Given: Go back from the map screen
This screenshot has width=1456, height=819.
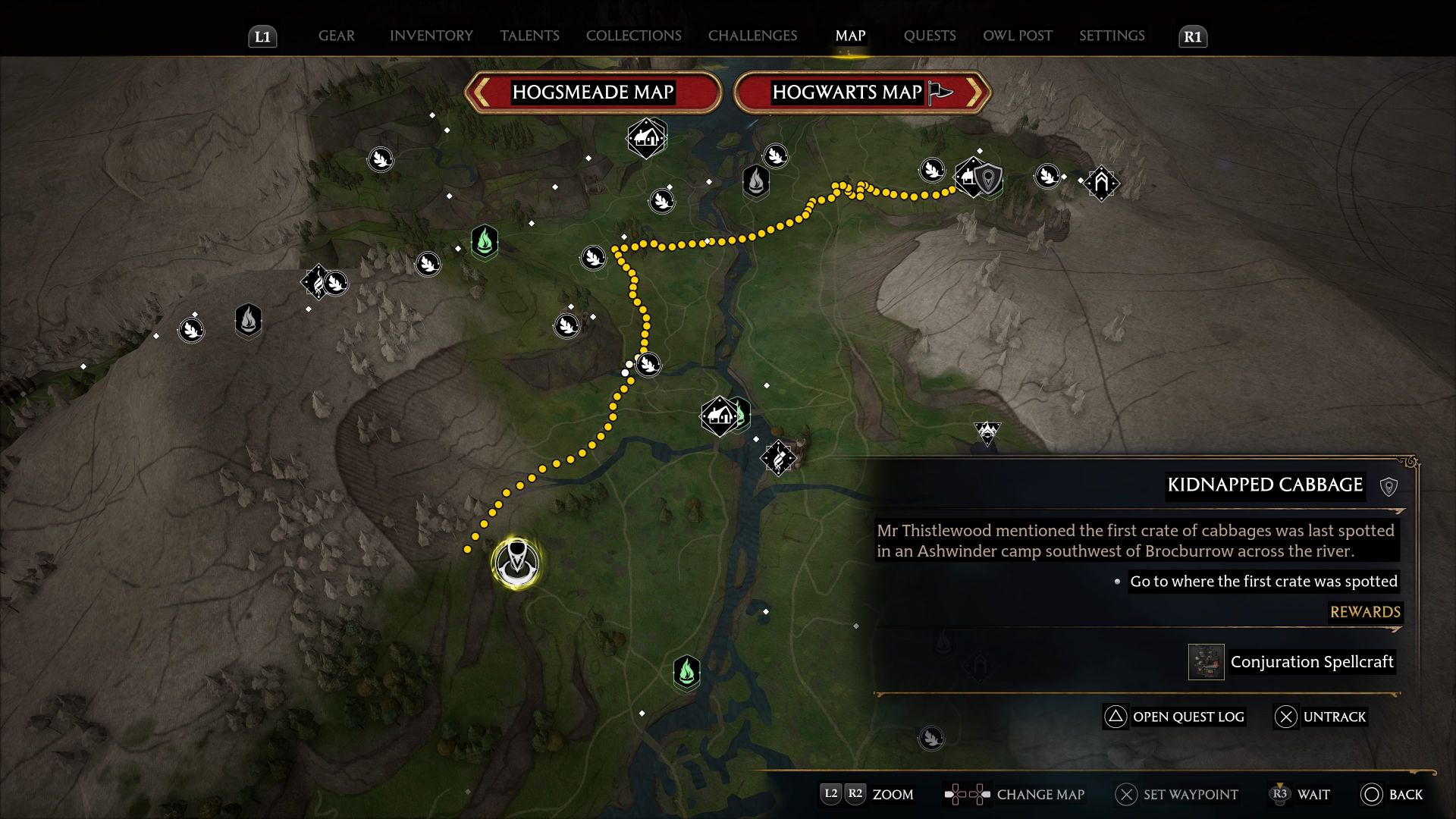Looking at the screenshot, I should [x=1392, y=794].
